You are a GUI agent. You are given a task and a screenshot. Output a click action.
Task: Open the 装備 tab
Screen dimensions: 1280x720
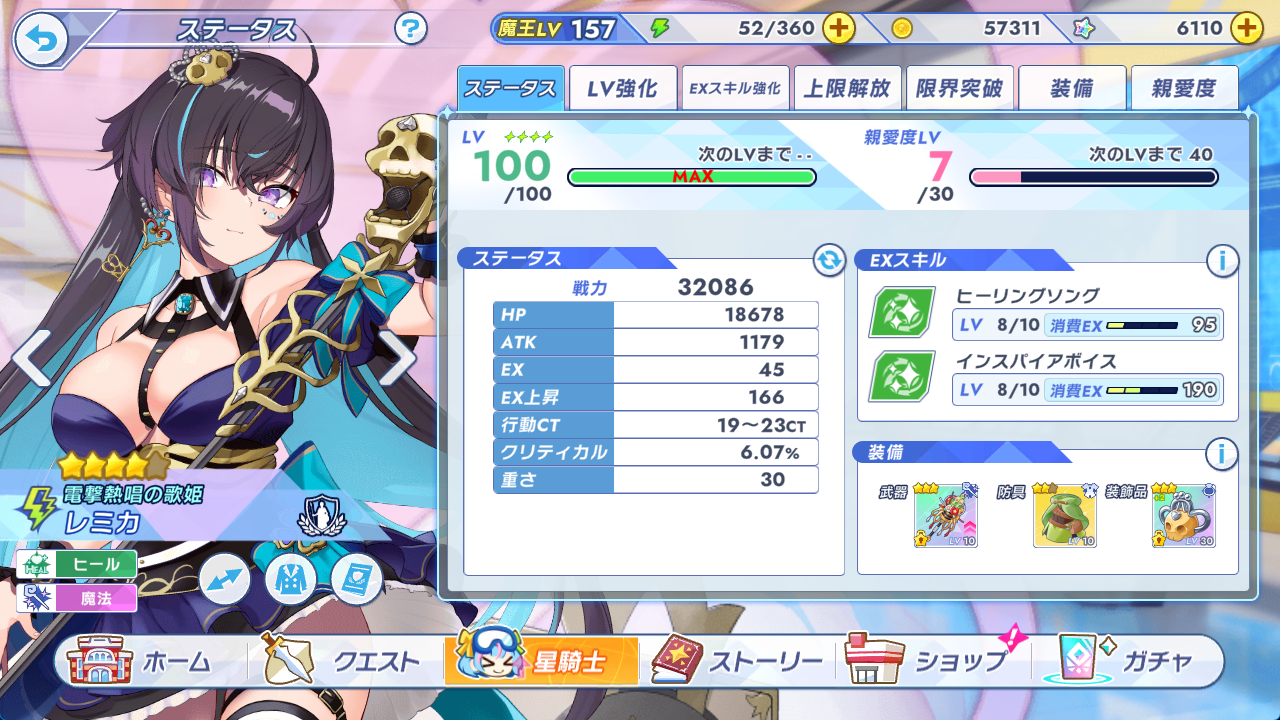1071,89
